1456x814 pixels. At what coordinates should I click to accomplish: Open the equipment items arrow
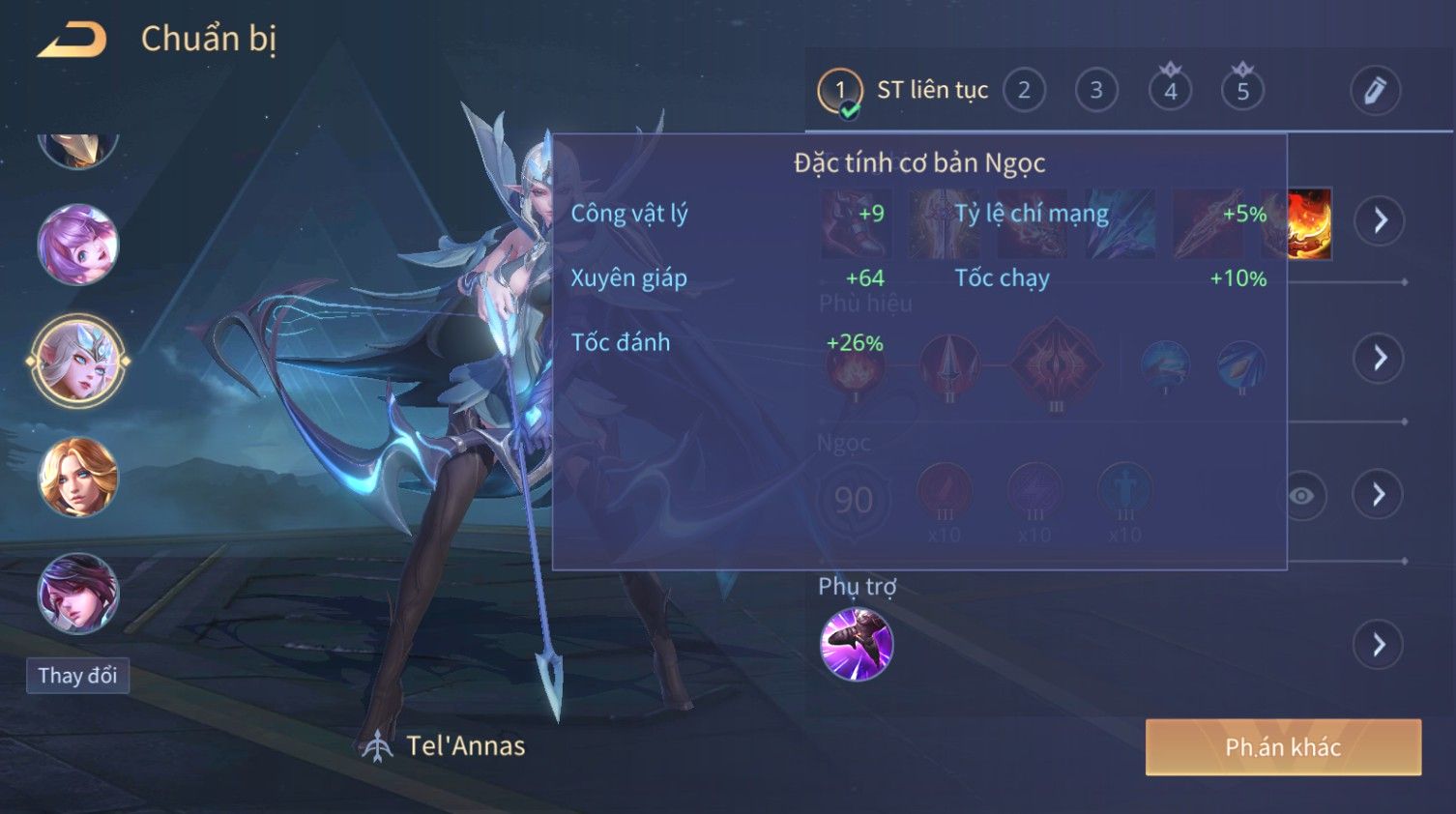pos(1380,220)
